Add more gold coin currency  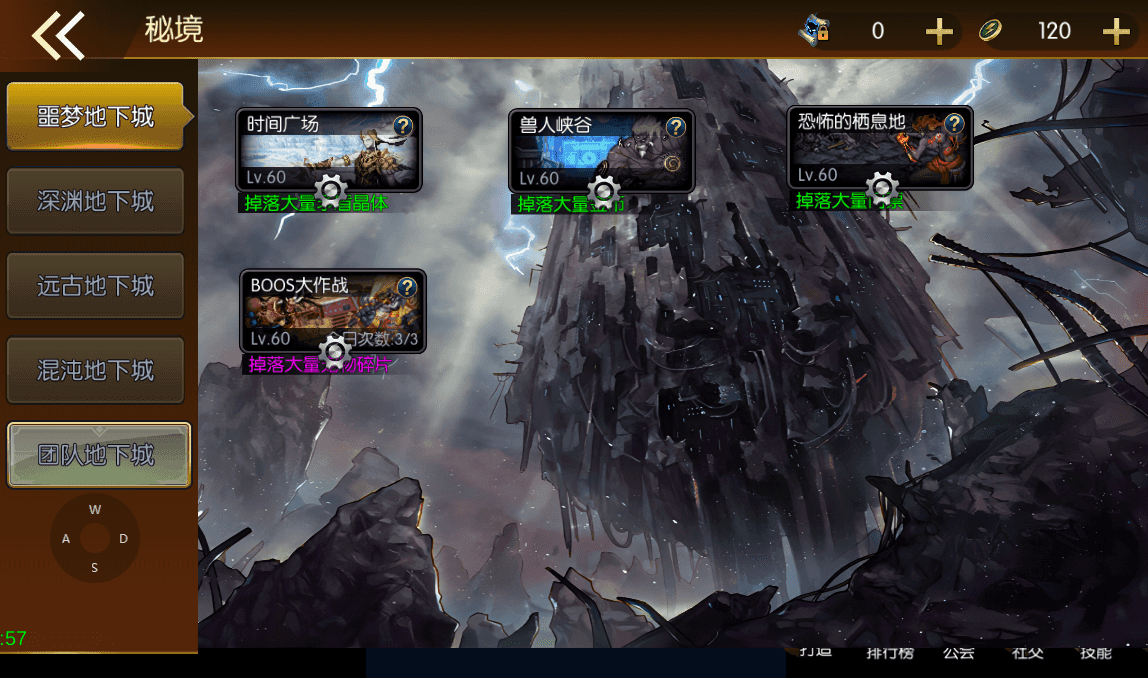point(1115,32)
